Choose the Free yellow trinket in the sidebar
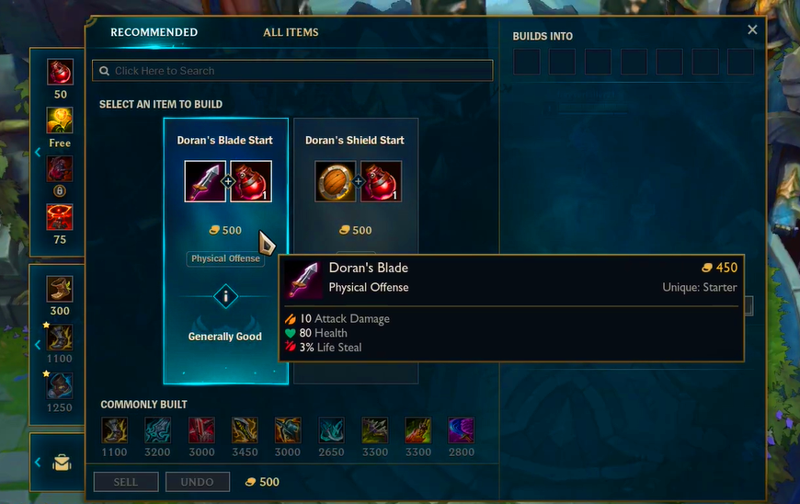The width and height of the screenshot is (800, 504). point(60,120)
